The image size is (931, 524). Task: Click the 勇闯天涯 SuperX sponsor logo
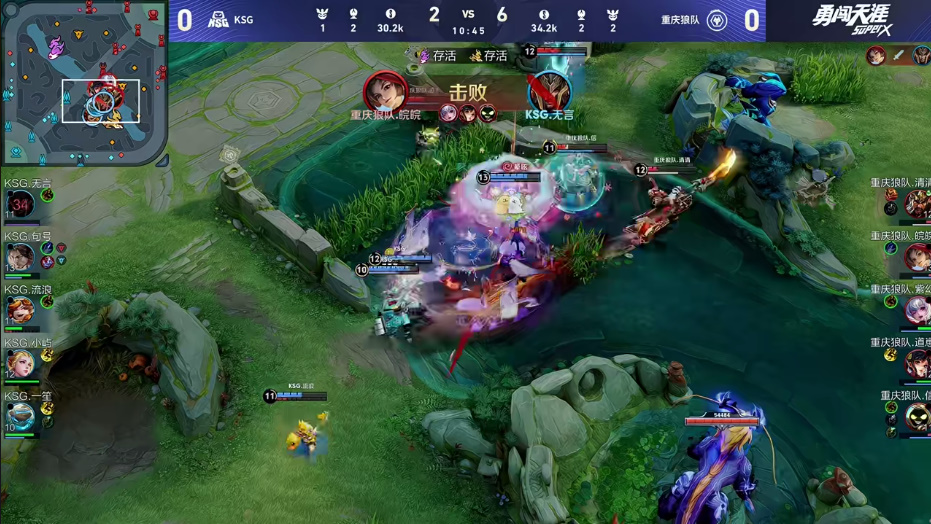(850, 18)
